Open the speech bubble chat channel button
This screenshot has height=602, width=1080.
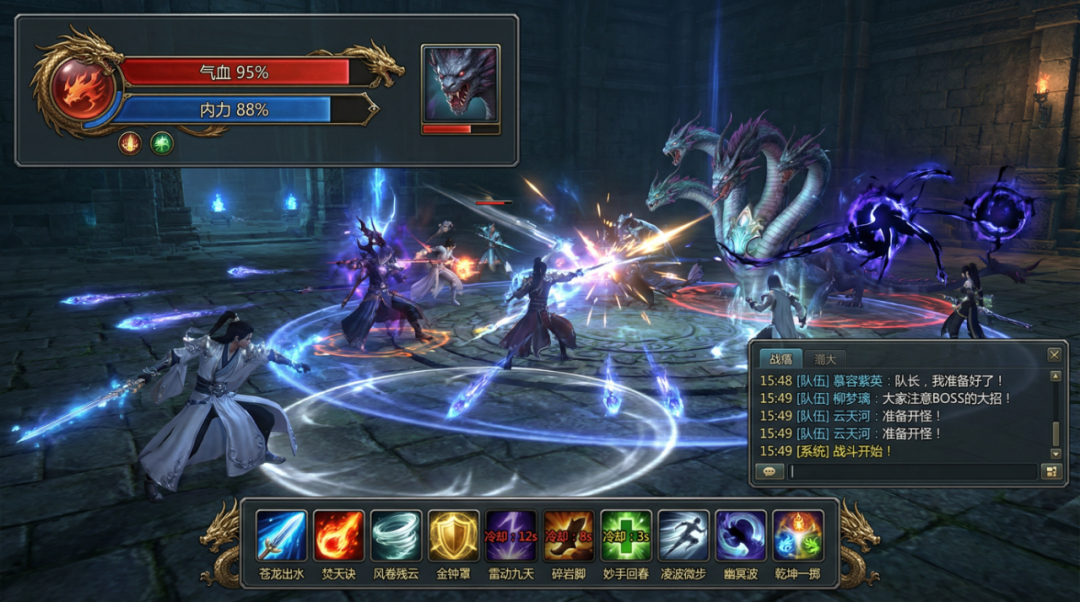(770, 472)
